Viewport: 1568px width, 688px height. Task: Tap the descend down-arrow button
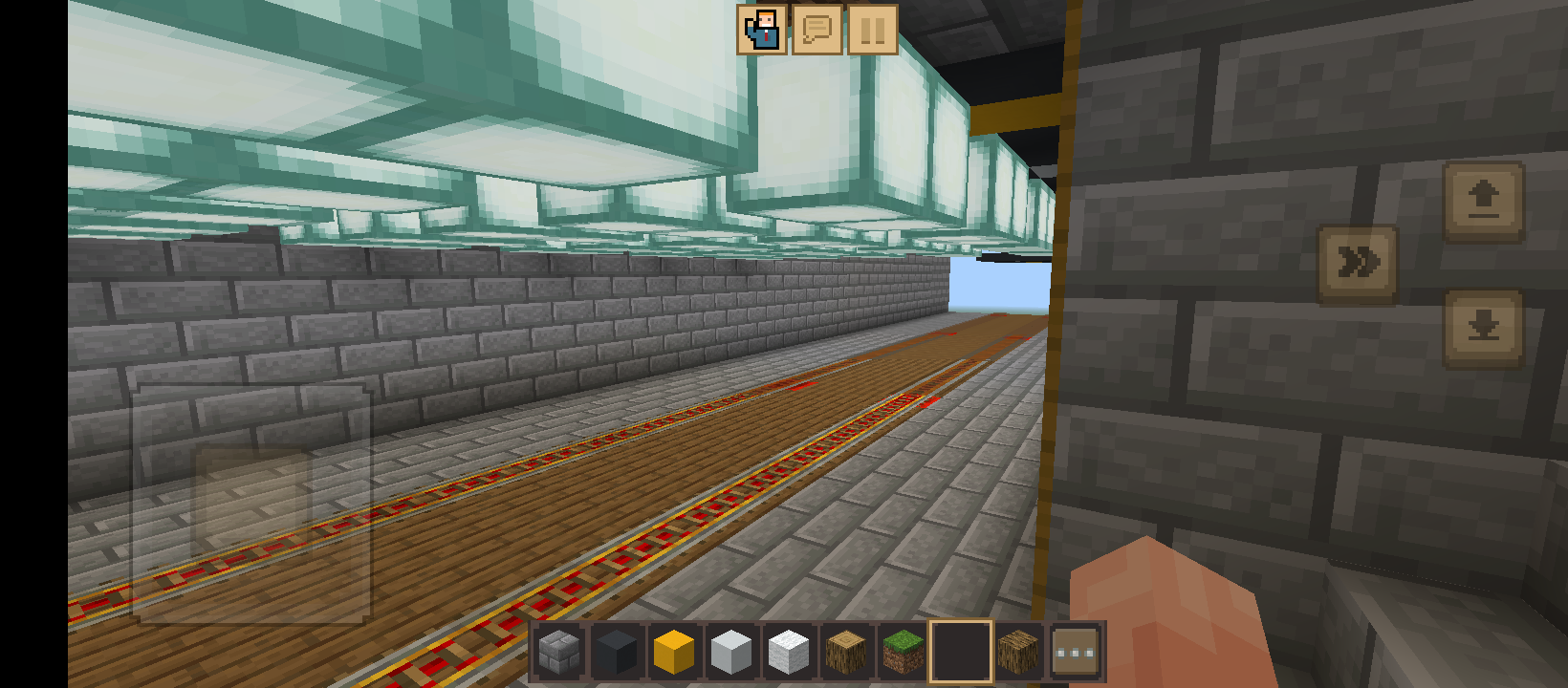[x=1485, y=325]
